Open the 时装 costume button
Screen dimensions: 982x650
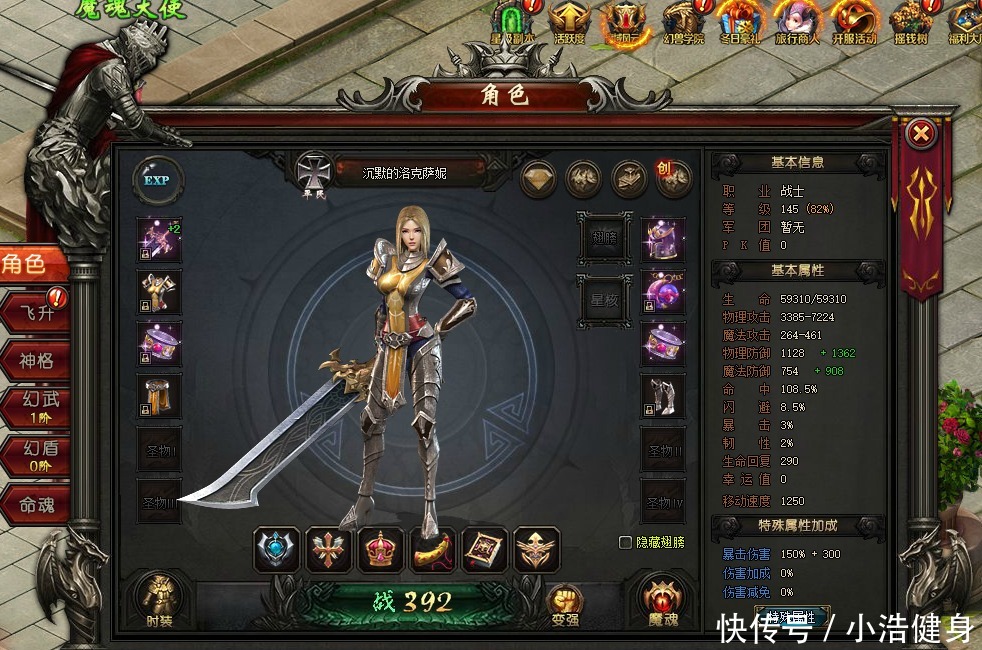coord(159,597)
